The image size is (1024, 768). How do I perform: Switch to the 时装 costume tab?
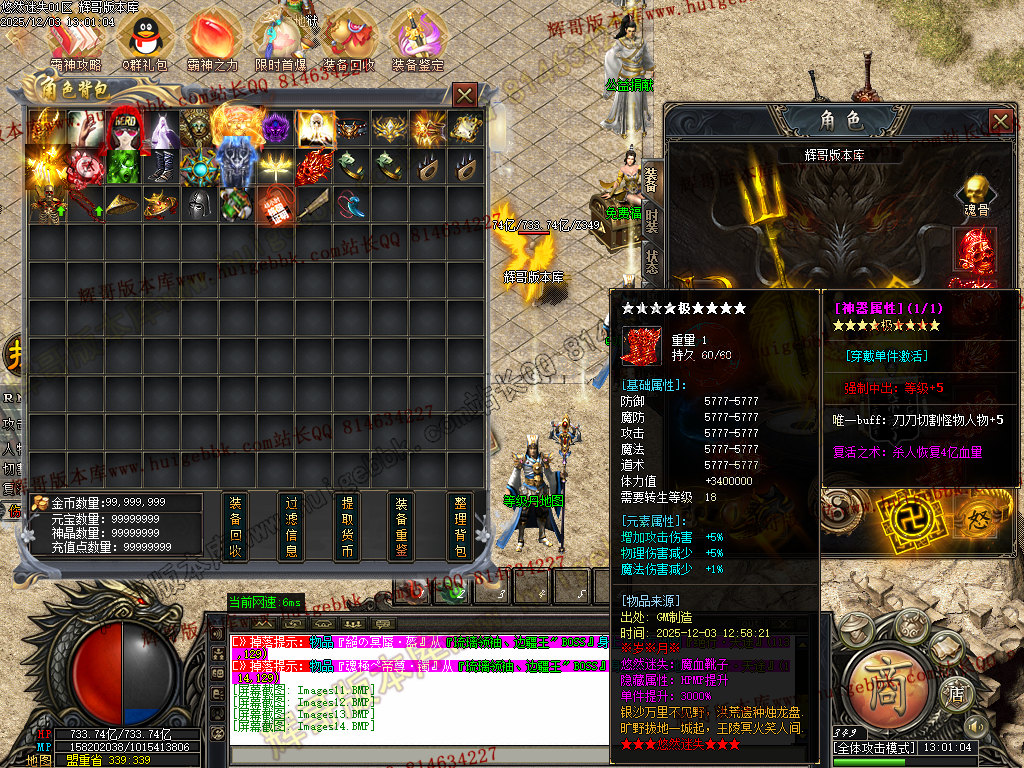point(652,220)
